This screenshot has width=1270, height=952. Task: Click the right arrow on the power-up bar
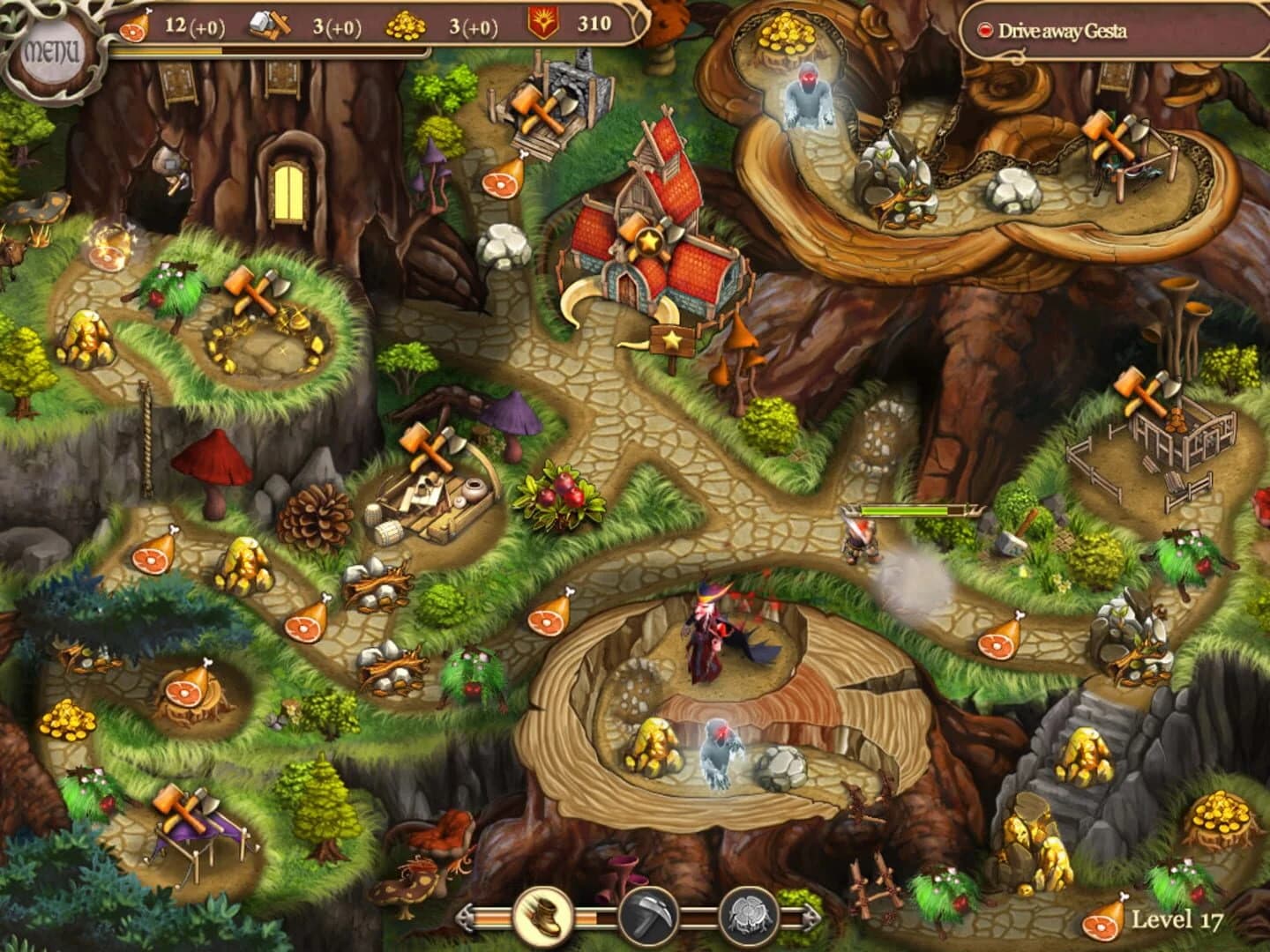tap(813, 918)
